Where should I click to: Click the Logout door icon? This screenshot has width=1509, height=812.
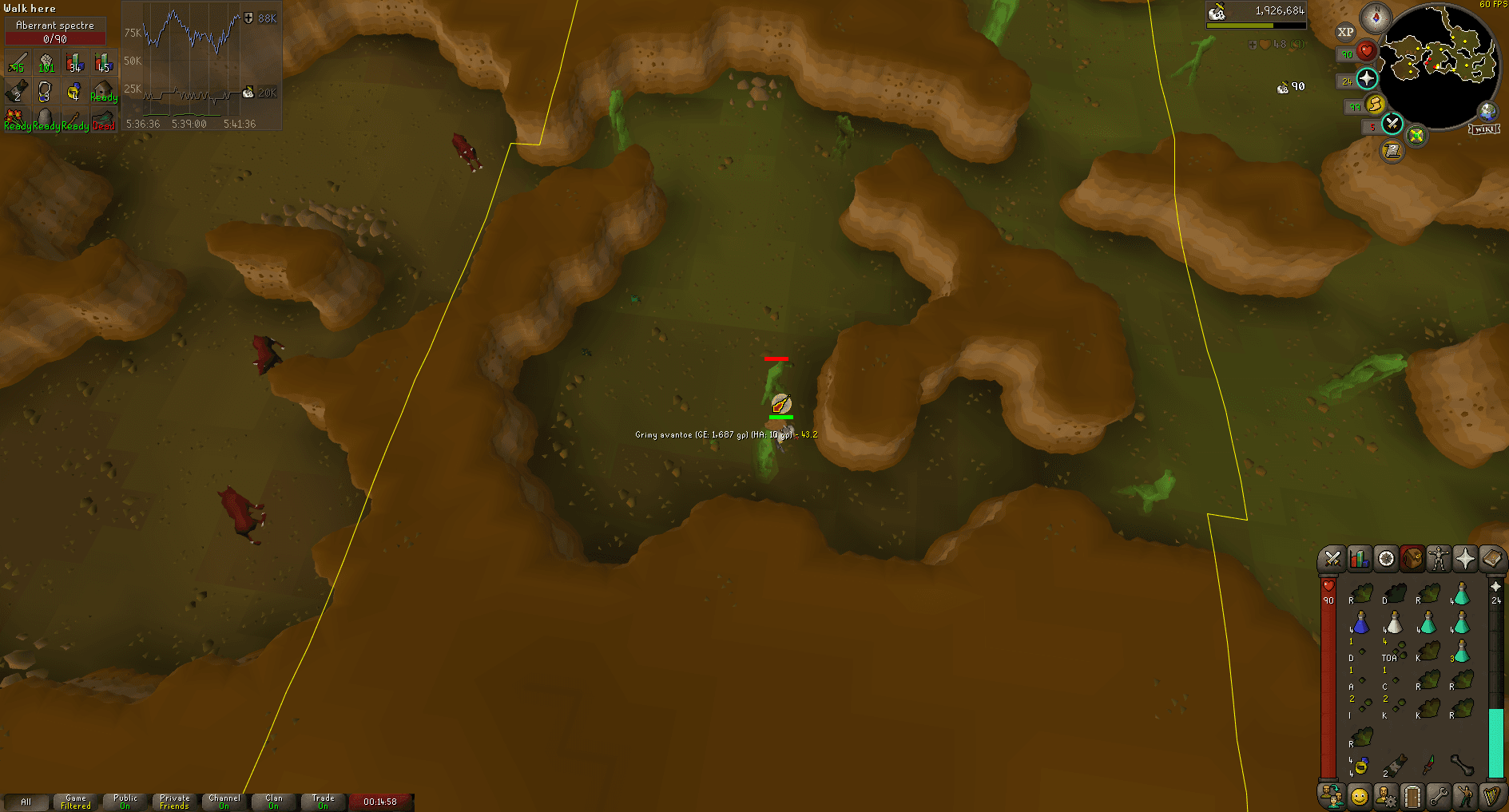1412,796
